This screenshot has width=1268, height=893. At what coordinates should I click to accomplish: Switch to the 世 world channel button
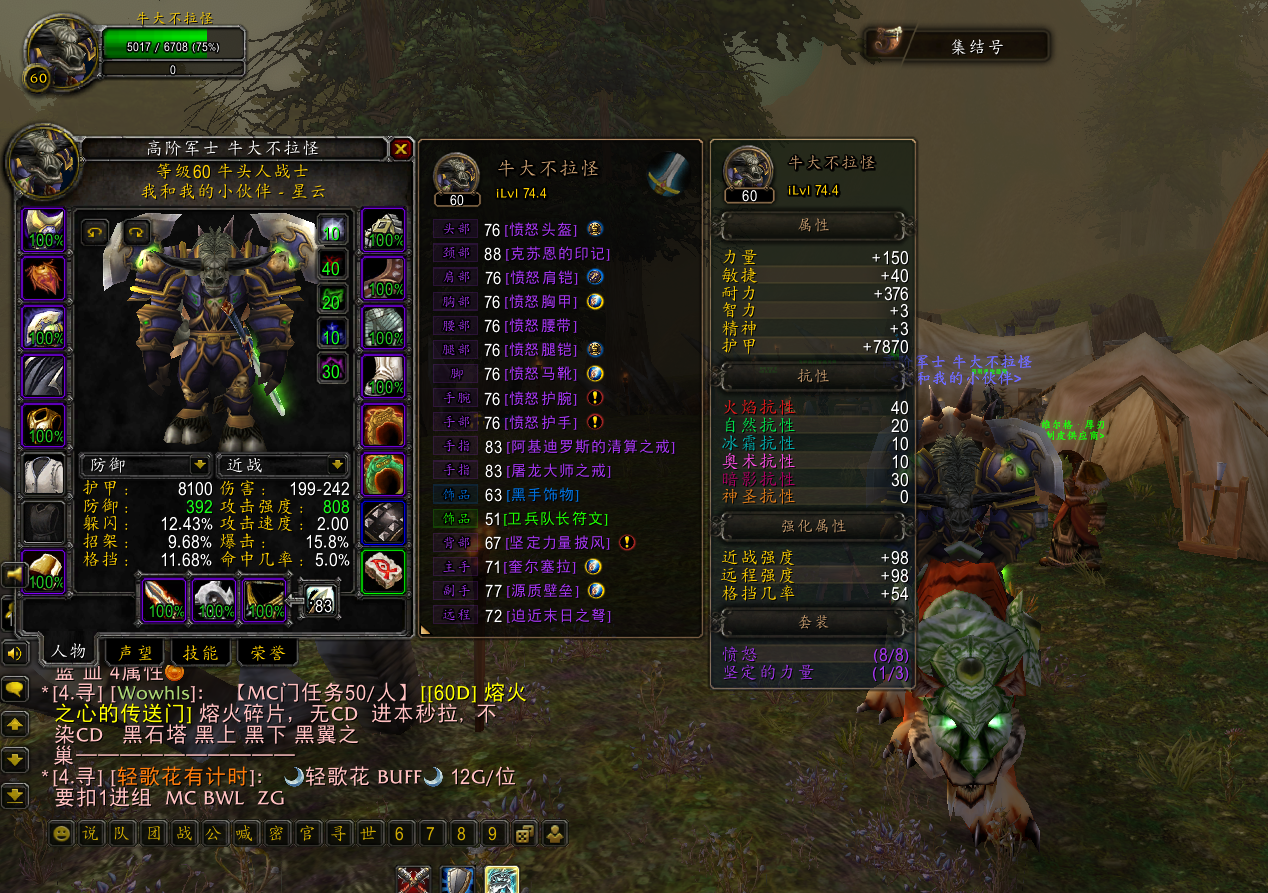368,833
